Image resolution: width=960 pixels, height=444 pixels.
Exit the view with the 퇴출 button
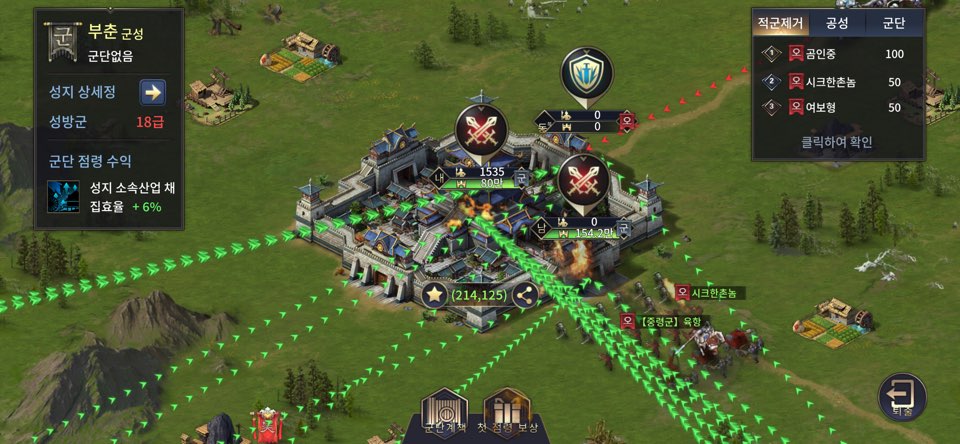coord(902,396)
